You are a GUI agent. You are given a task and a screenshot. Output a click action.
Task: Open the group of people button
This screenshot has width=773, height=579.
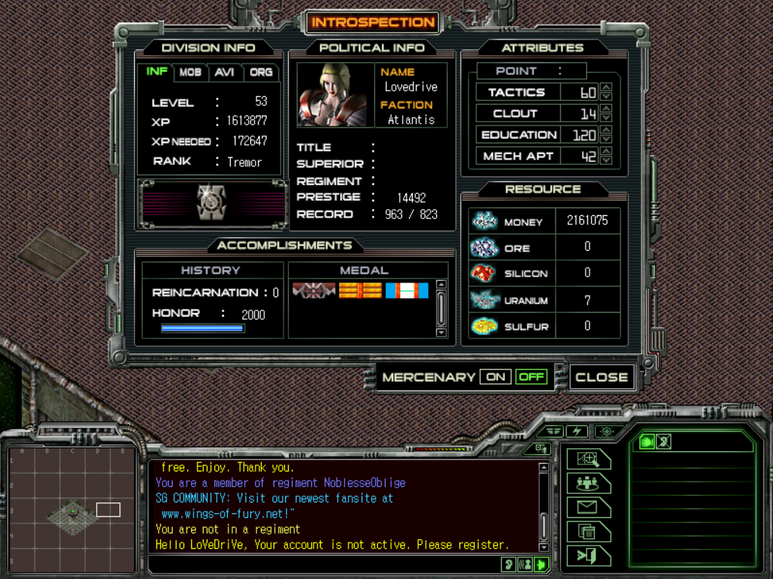[588, 483]
